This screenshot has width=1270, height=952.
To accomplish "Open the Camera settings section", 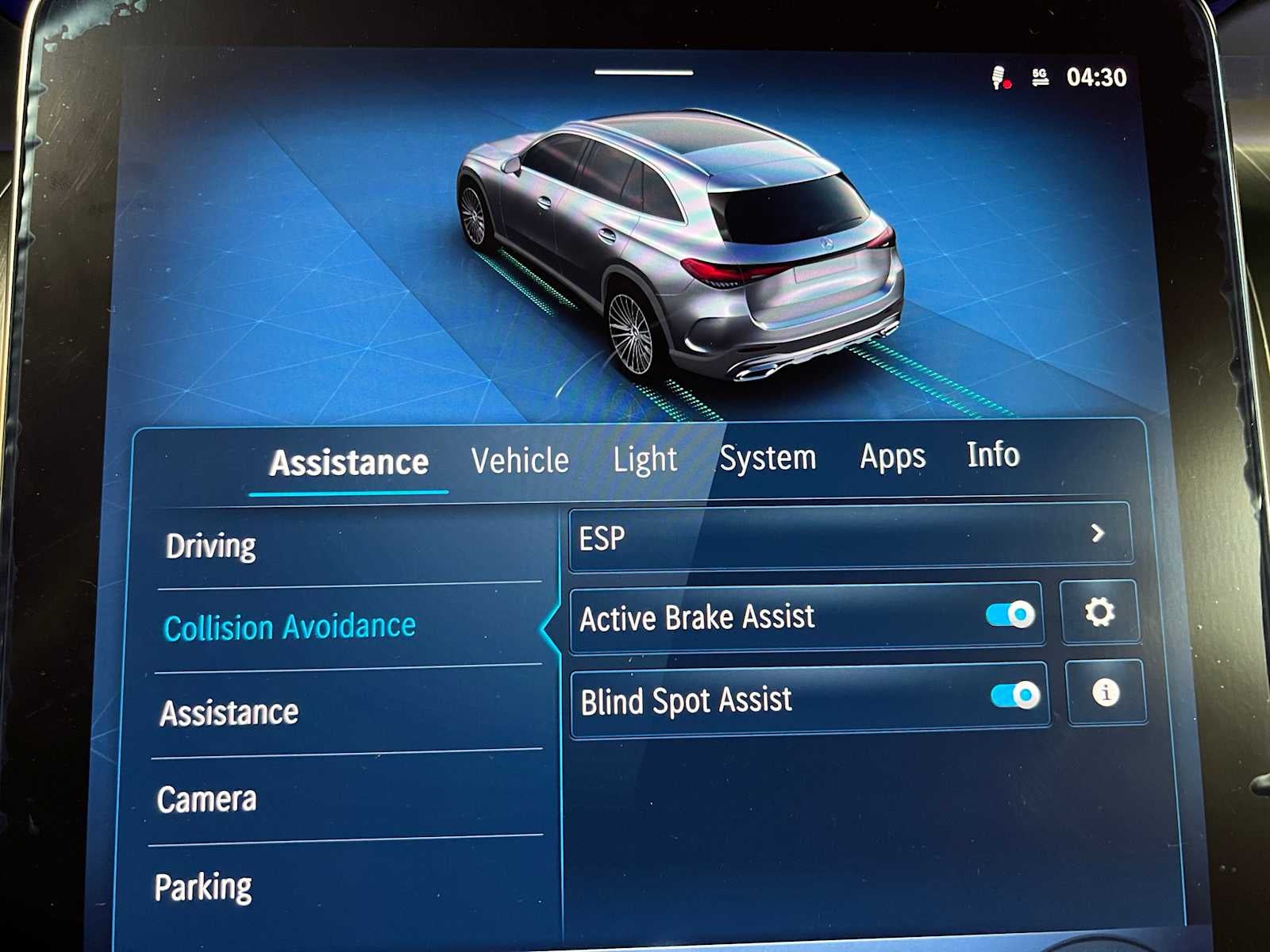I will coord(209,800).
